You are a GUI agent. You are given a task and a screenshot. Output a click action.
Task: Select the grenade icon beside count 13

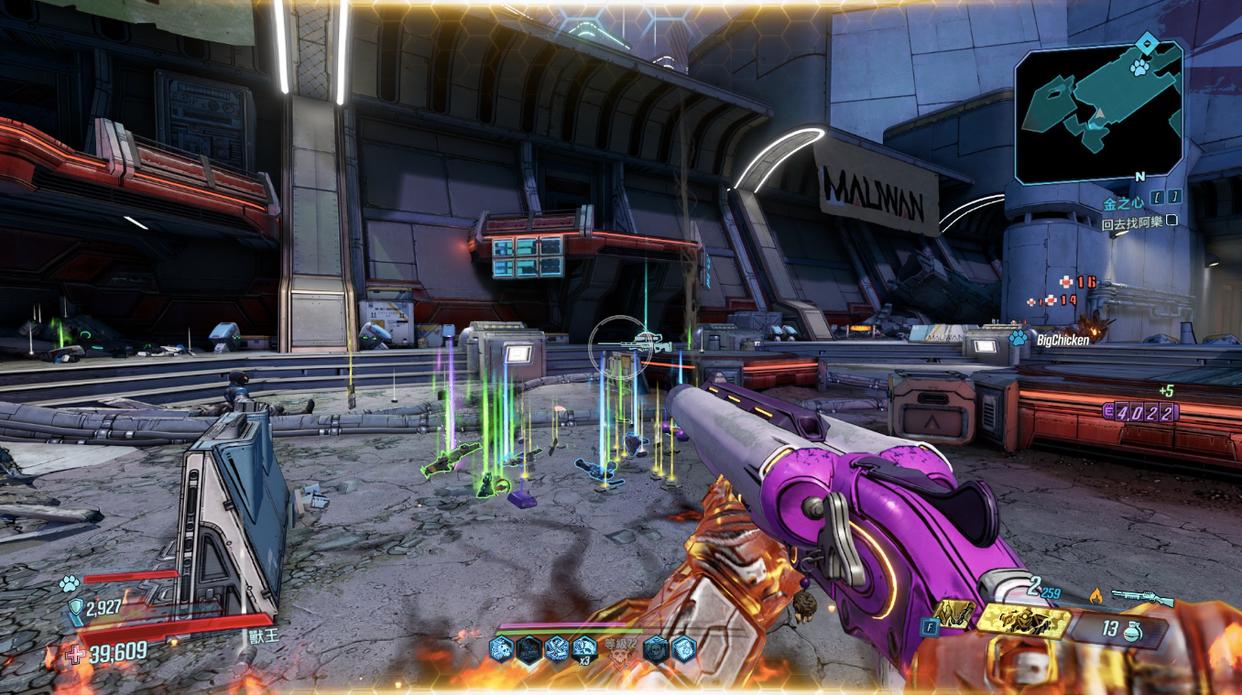pos(1133,632)
